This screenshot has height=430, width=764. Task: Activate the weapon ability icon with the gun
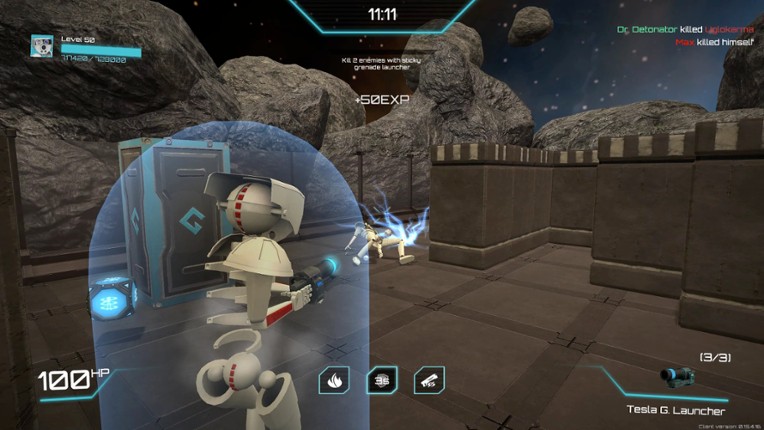[428, 380]
